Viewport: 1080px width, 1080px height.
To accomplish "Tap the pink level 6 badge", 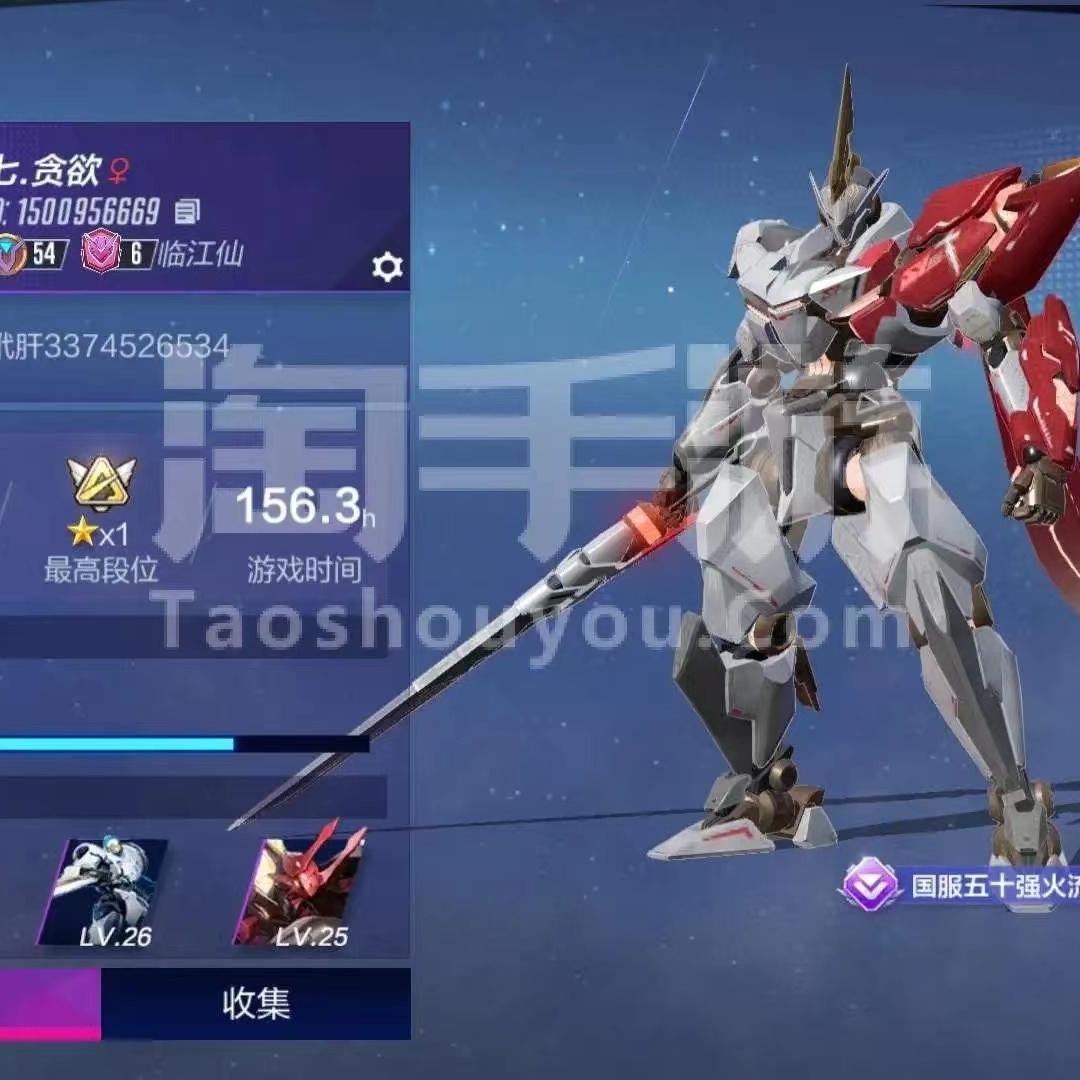I will [102, 253].
